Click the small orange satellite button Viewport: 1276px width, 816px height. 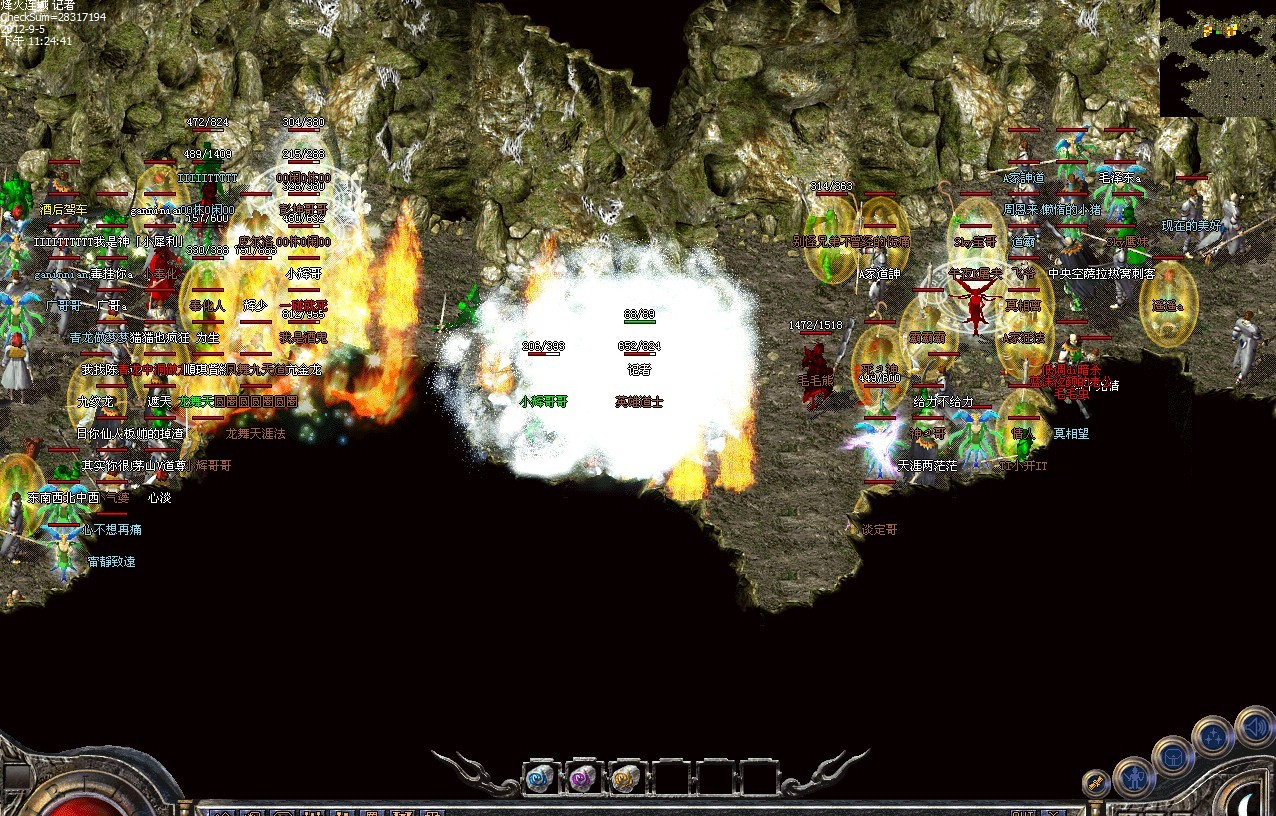pyautogui.click(x=1096, y=783)
